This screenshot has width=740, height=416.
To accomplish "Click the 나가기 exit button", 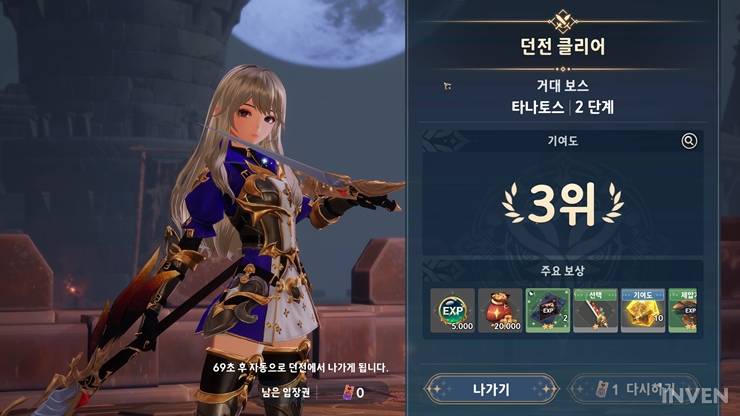I will 490,388.
